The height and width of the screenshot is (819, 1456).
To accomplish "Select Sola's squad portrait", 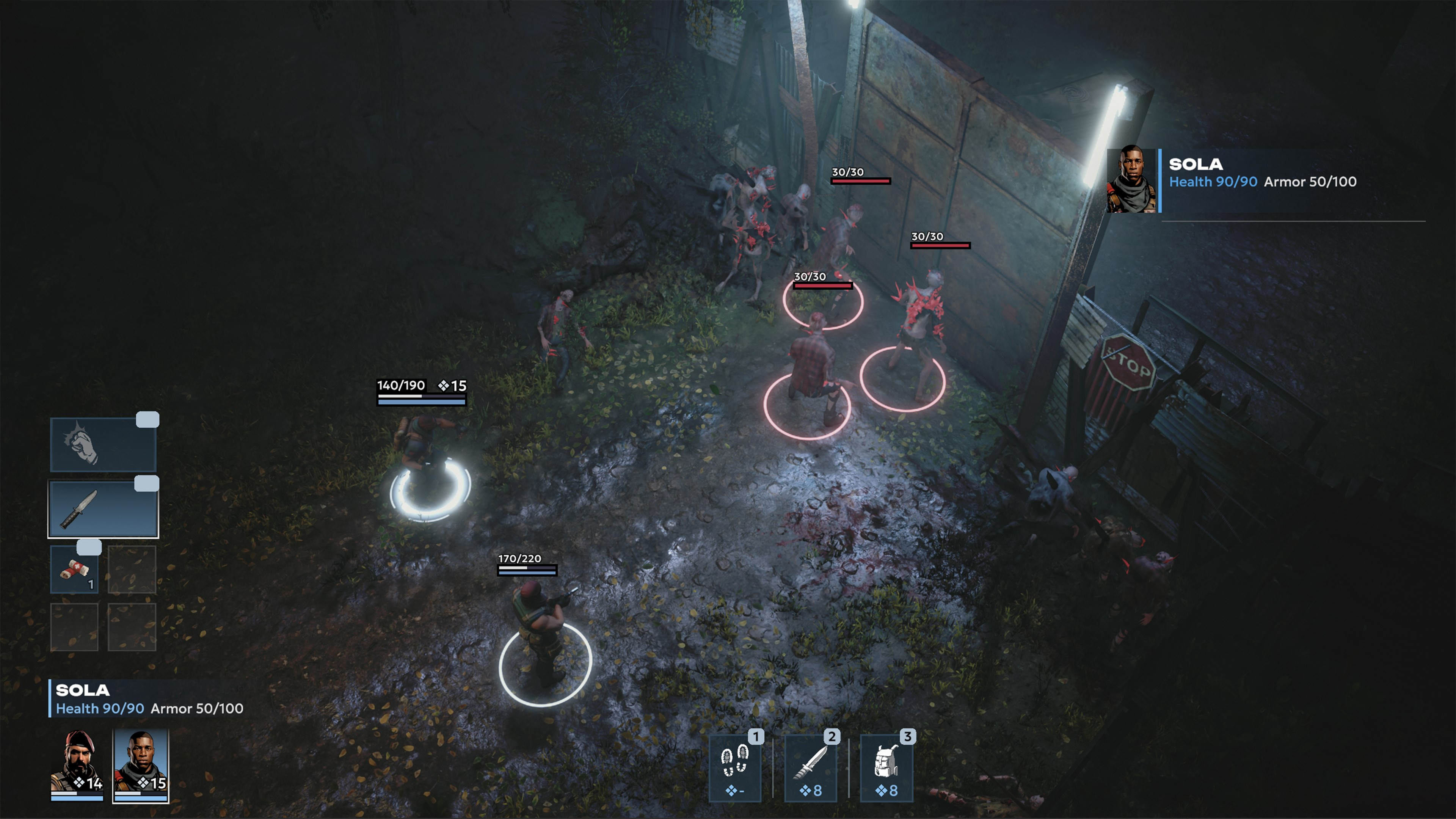I will pyautogui.click(x=141, y=764).
